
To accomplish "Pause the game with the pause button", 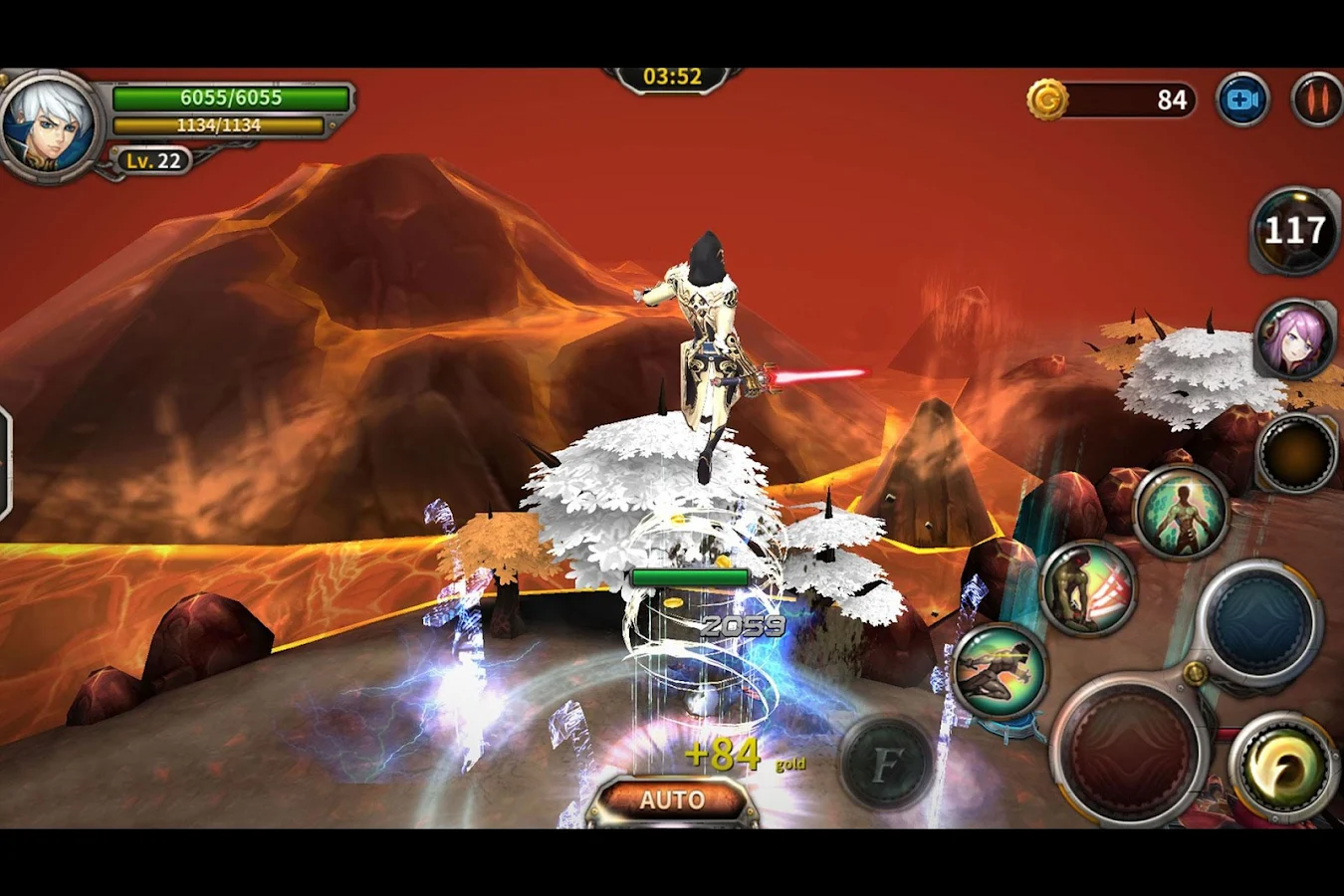I will click(1316, 100).
